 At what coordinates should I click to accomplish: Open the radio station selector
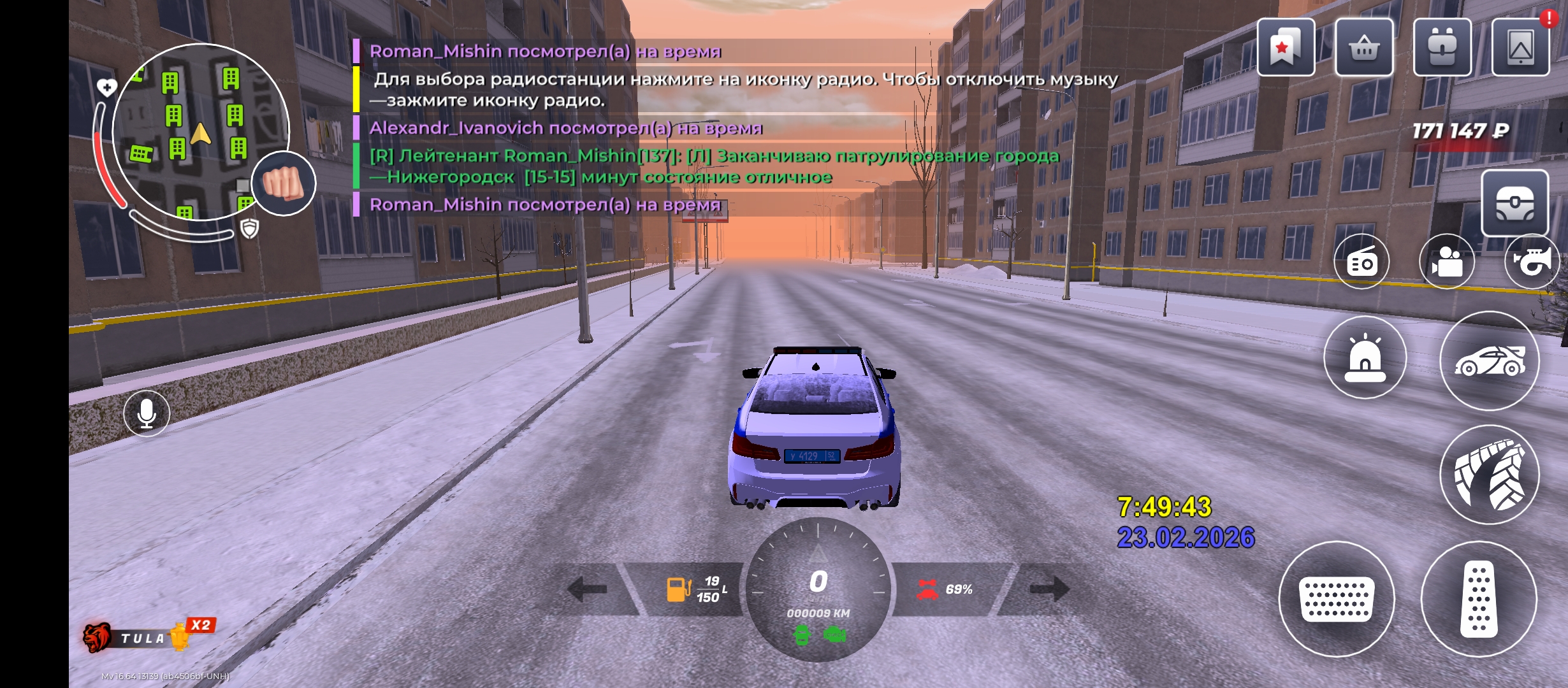1361,262
